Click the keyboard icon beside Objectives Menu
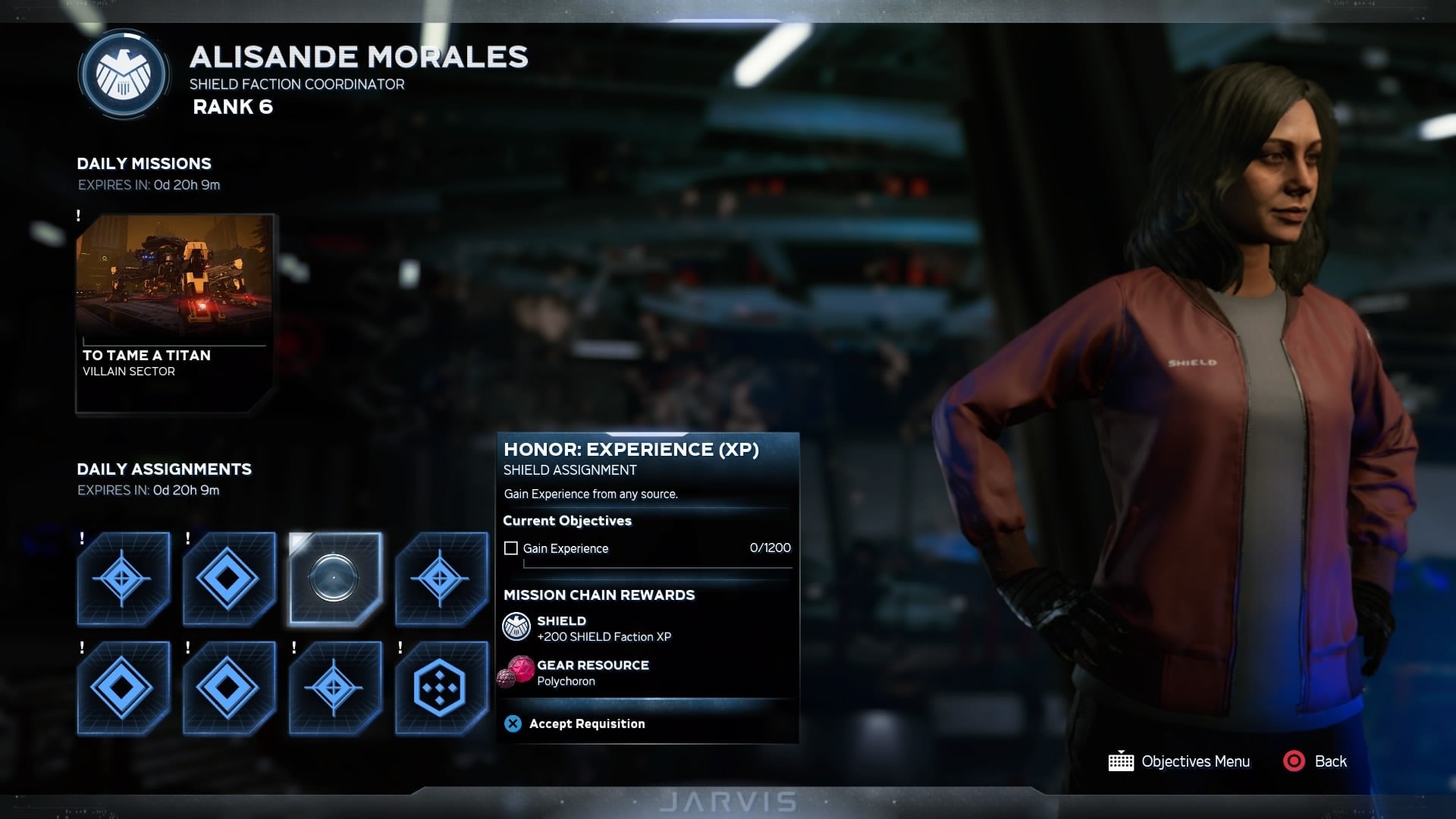 click(1120, 761)
